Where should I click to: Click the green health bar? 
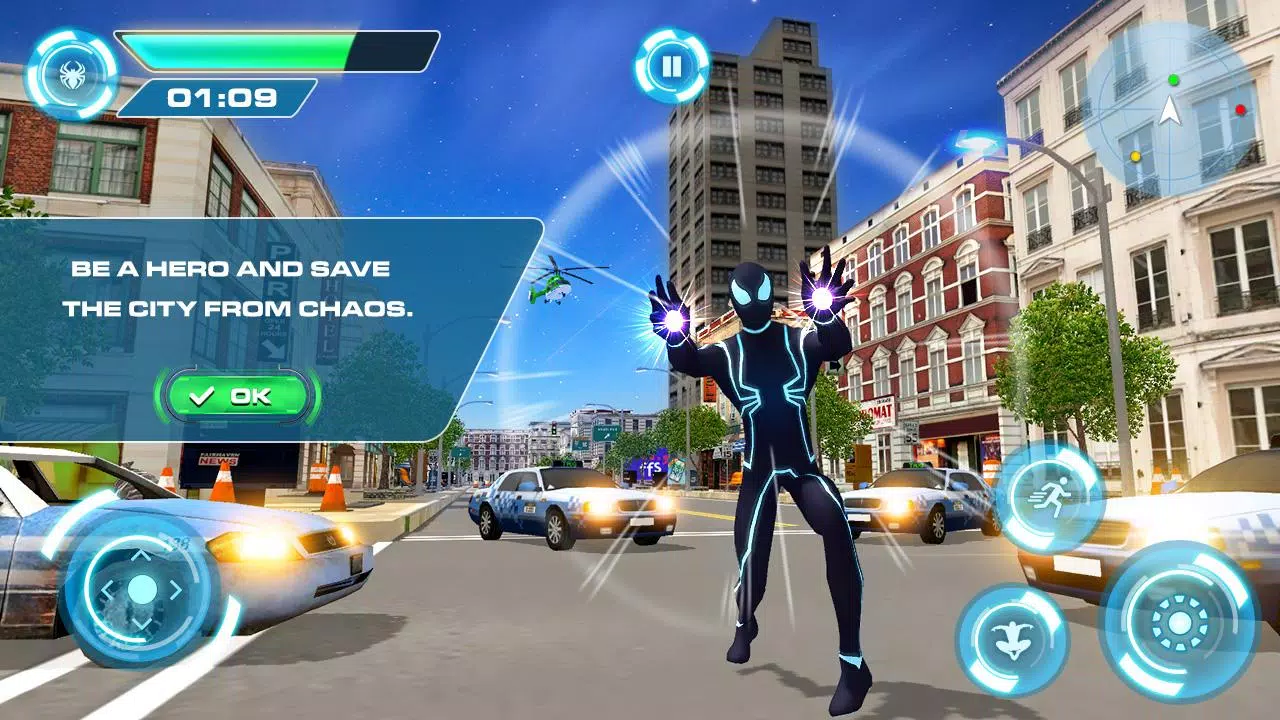pos(235,48)
